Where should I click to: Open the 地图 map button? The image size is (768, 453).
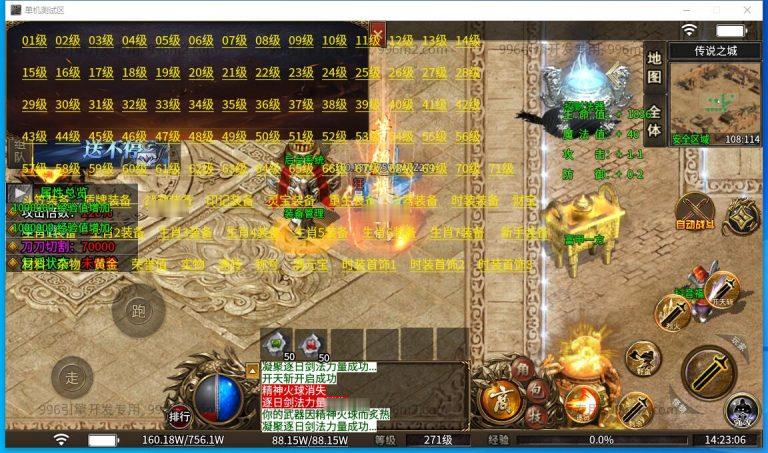(654, 68)
